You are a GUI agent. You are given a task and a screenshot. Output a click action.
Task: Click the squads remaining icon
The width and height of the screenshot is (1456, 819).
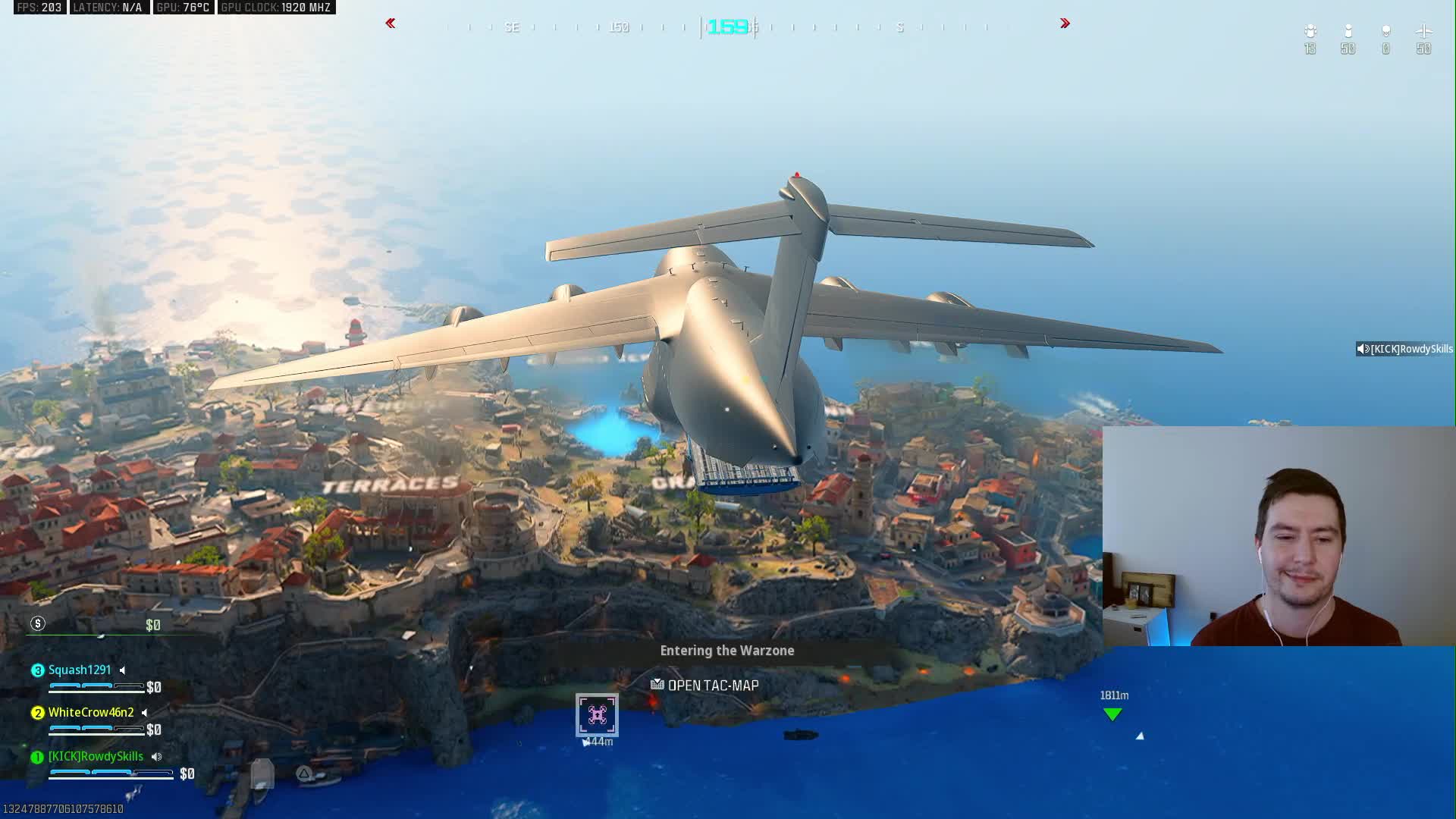(1310, 32)
